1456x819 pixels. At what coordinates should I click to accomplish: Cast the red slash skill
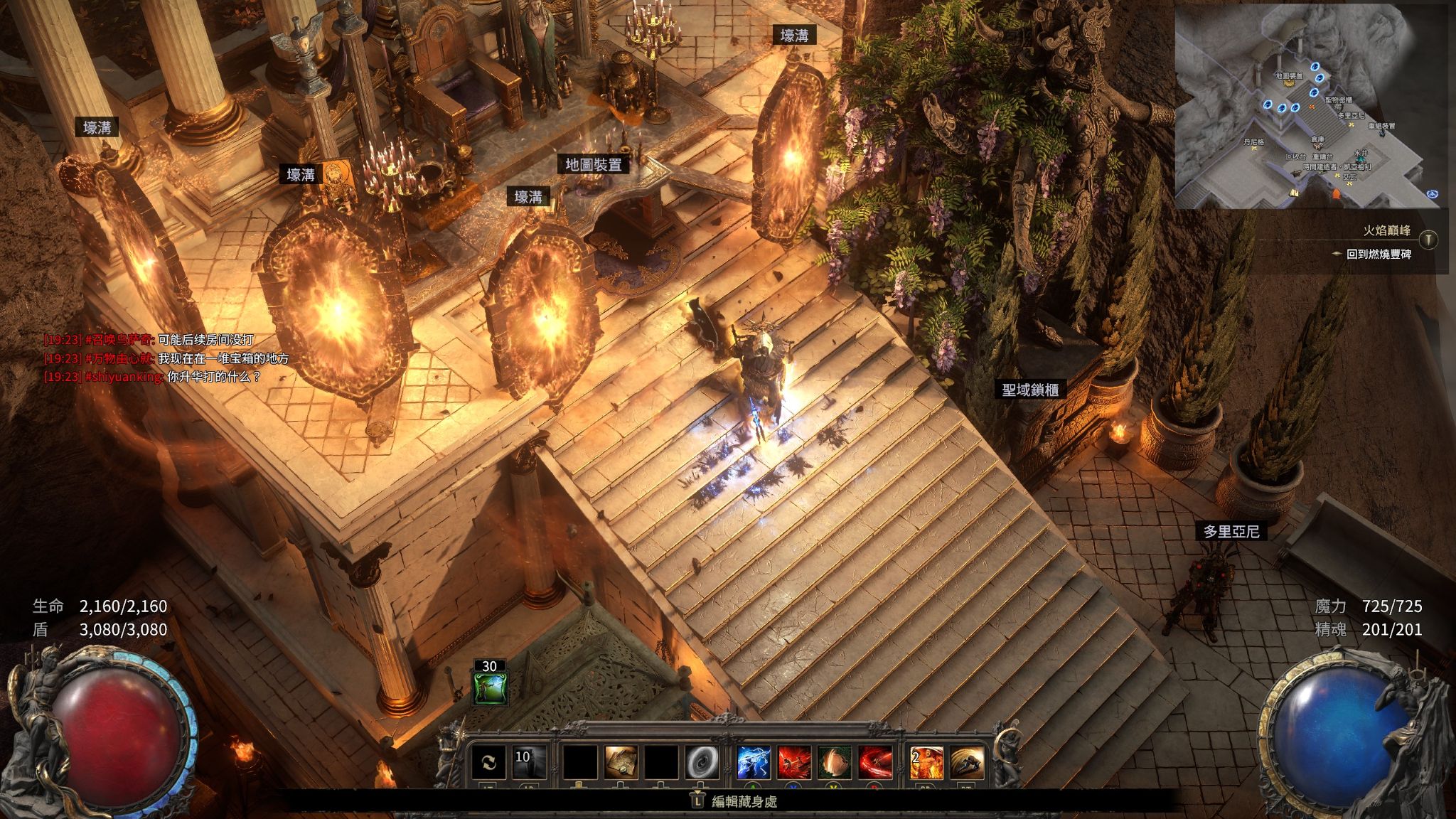click(875, 762)
